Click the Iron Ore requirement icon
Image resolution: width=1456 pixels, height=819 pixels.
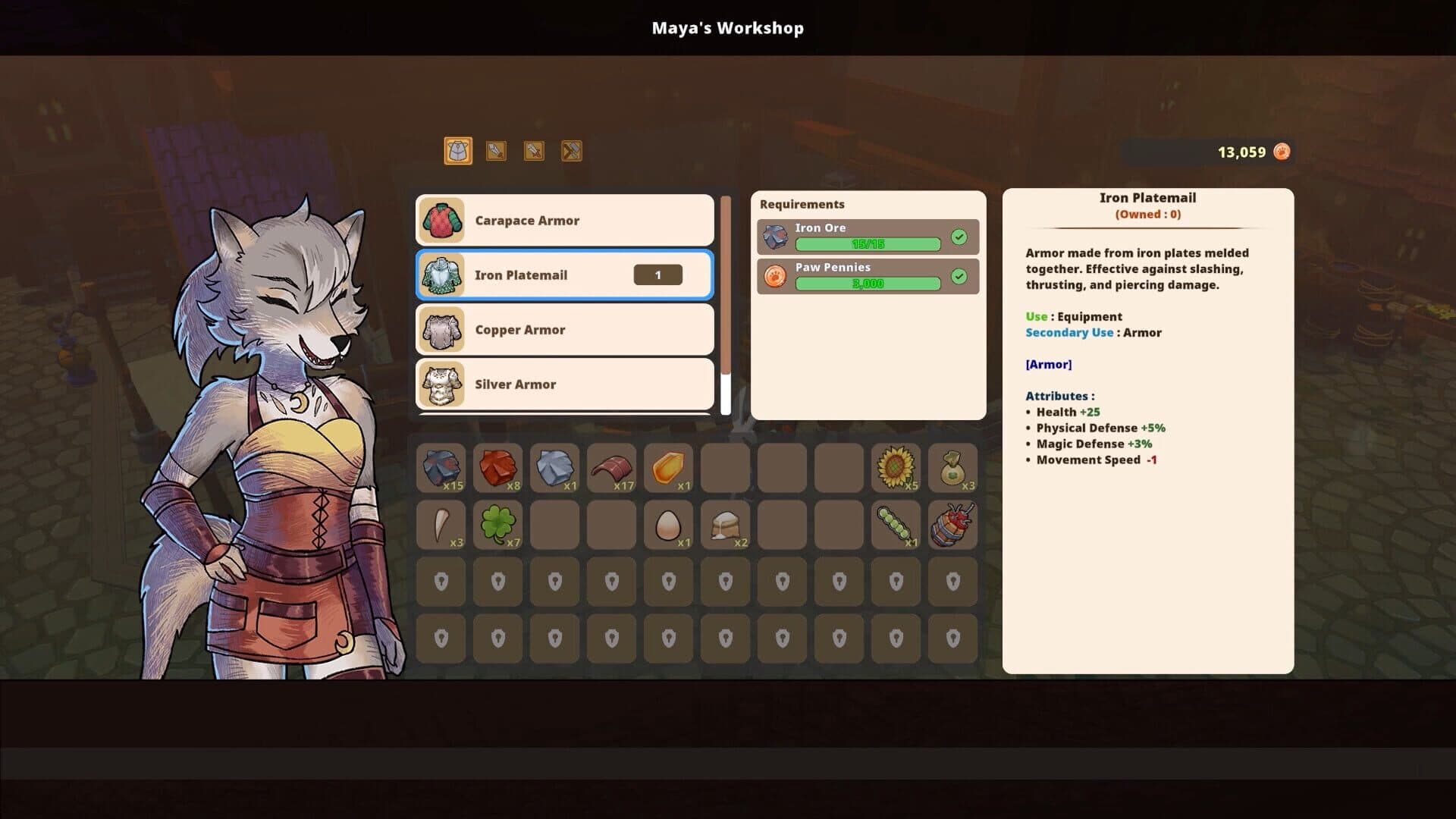pyautogui.click(x=774, y=236)
